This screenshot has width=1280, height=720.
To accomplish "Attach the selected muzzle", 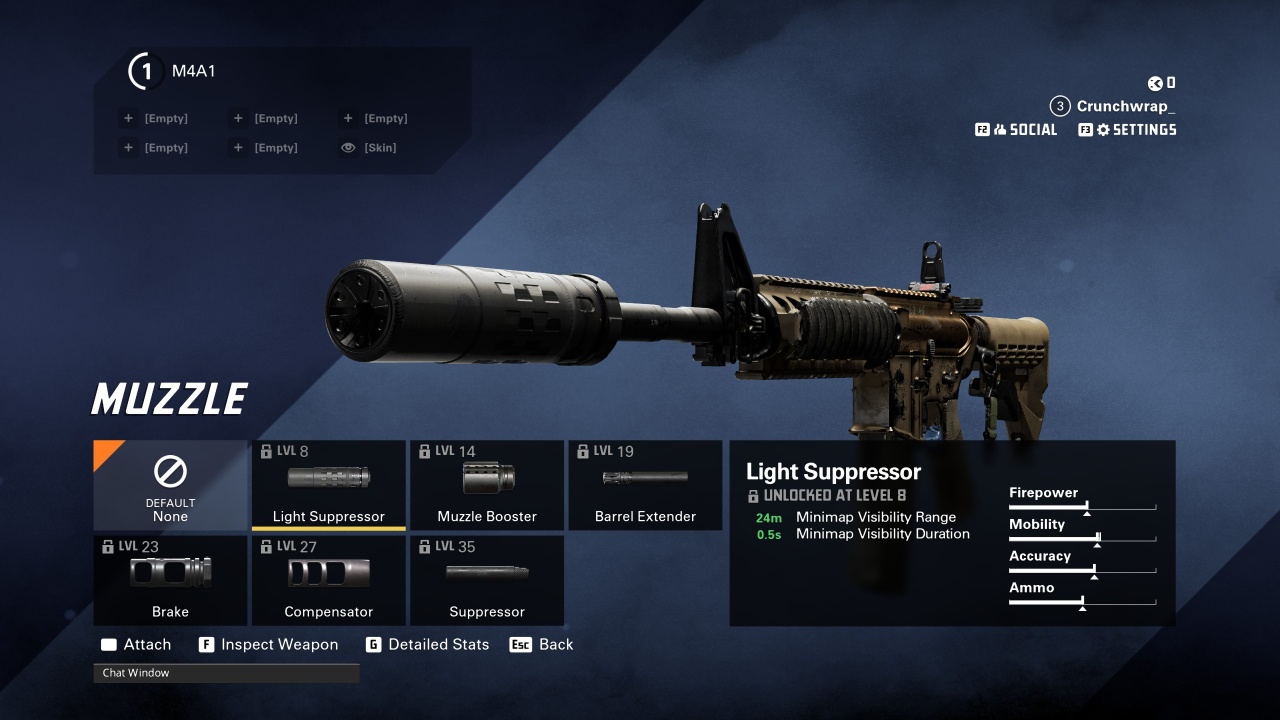I will tap(136, 645).
